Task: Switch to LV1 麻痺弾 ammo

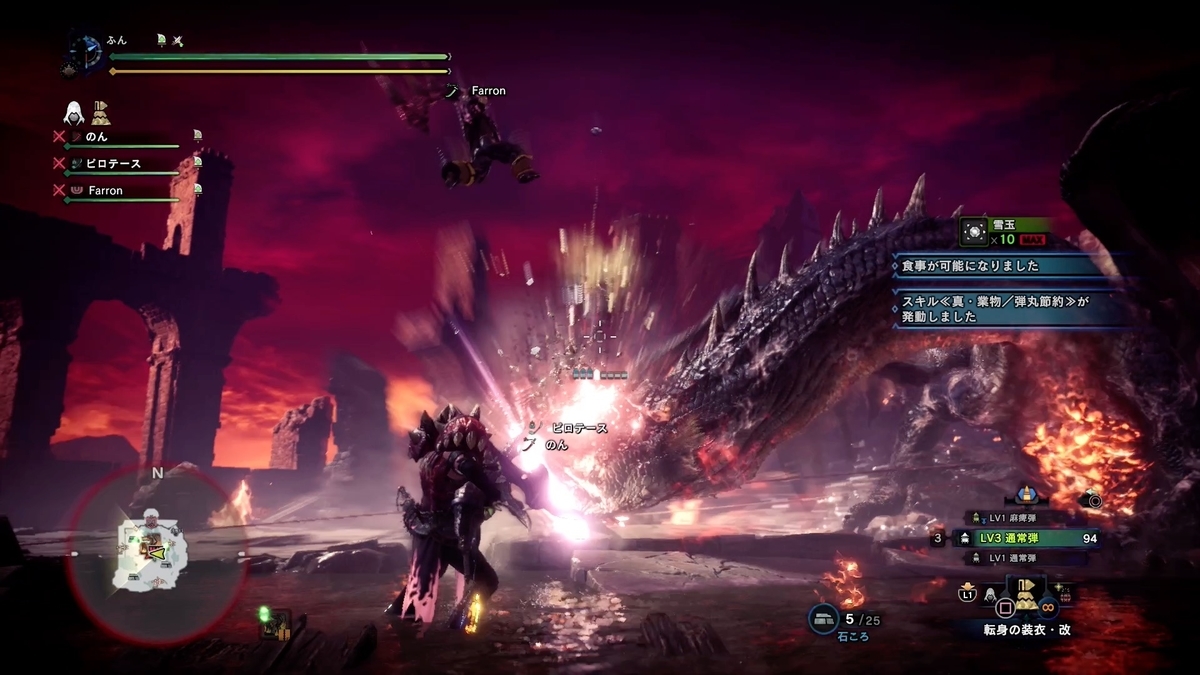Action: point(1010,517)
